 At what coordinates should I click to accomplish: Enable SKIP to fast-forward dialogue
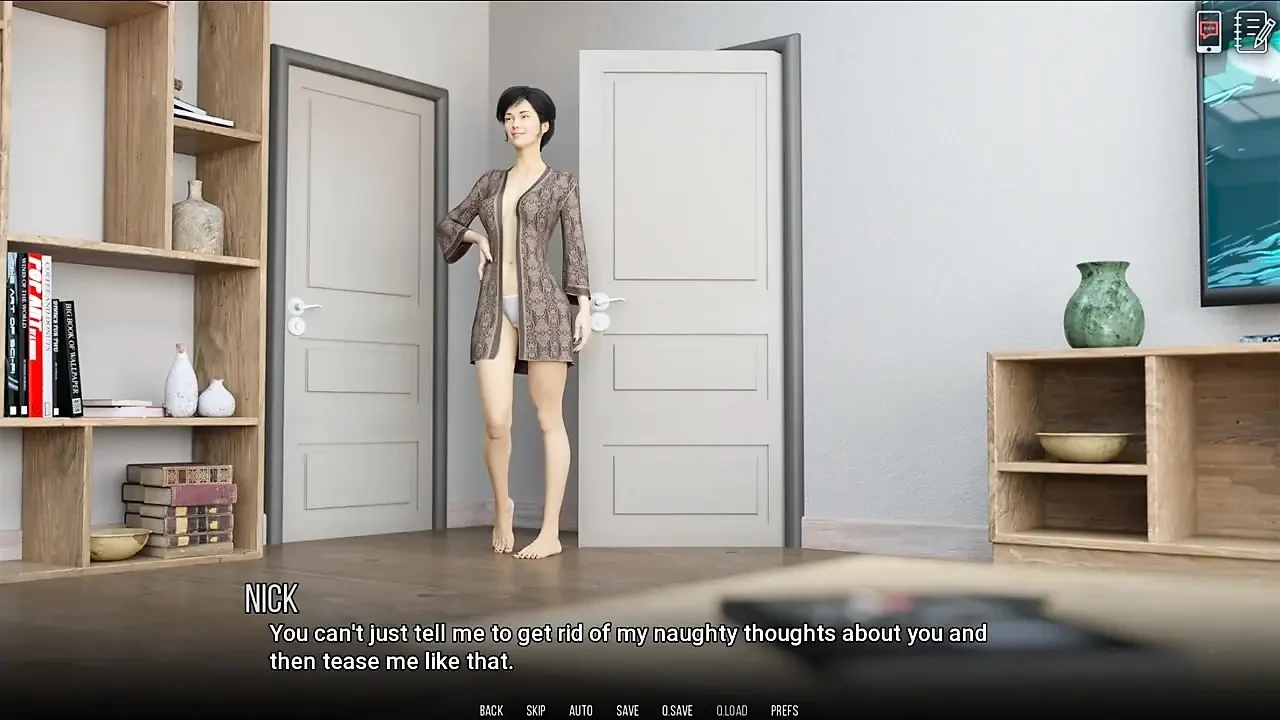tap(535, 710)
